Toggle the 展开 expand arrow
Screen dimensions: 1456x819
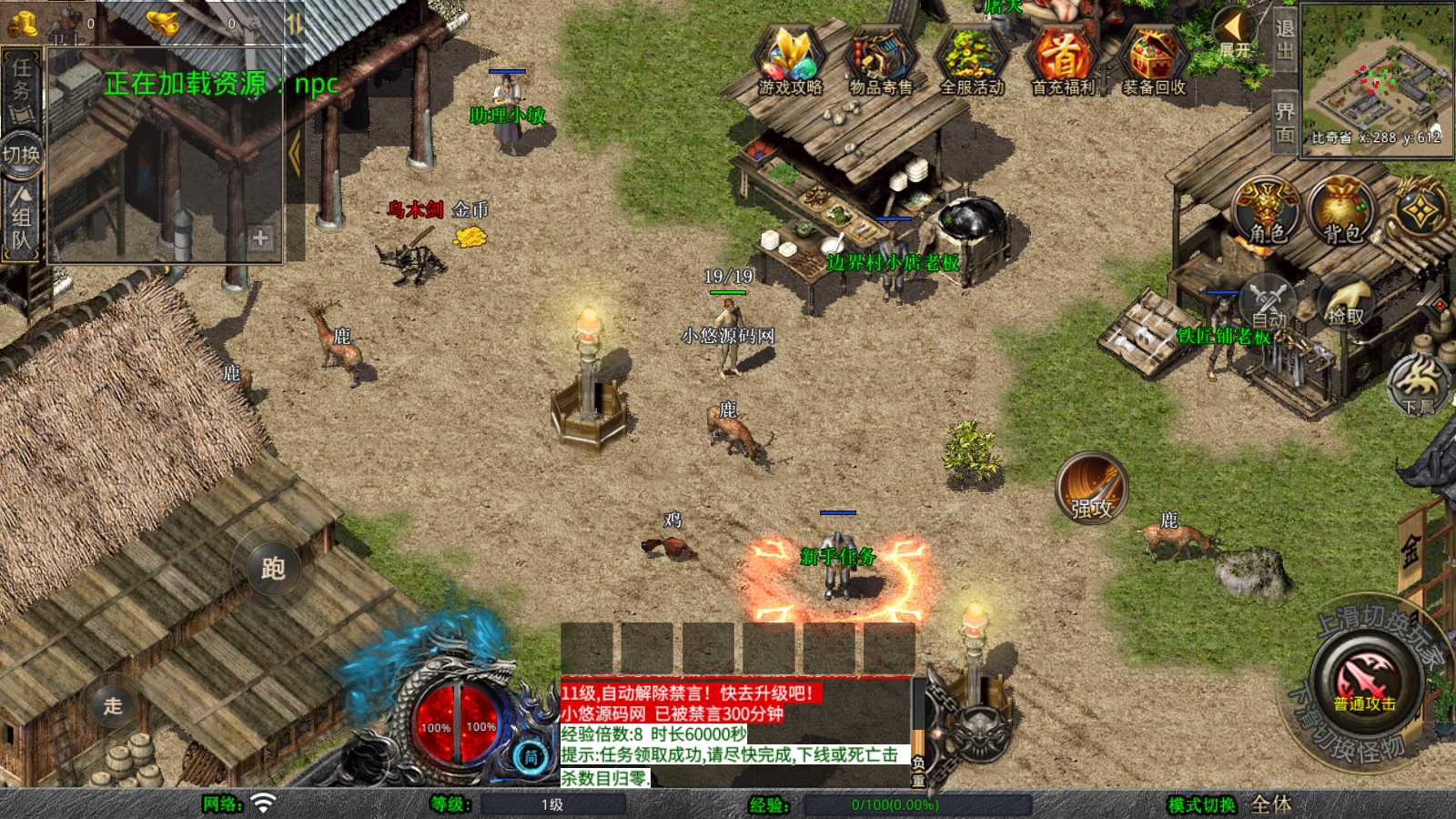pos(1235,33)
